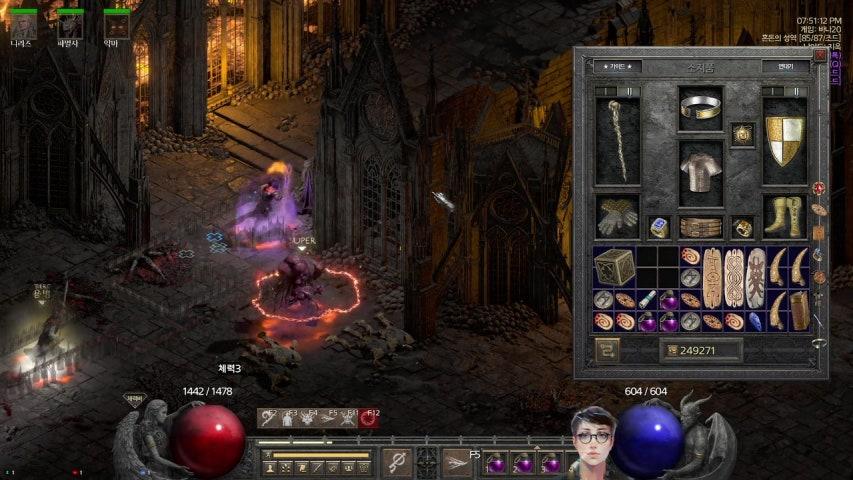
Task: Select the blue gem ring slot
Action: [658, 227]
